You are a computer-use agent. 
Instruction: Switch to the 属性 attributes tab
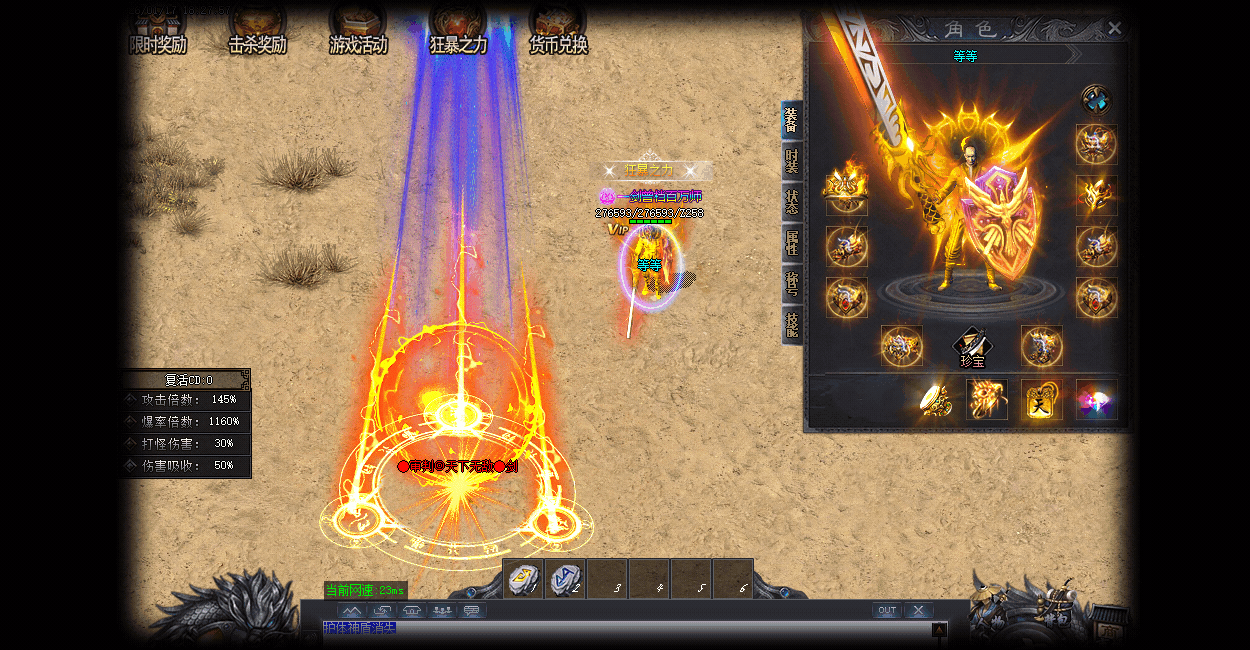click(x=792, y=243)
